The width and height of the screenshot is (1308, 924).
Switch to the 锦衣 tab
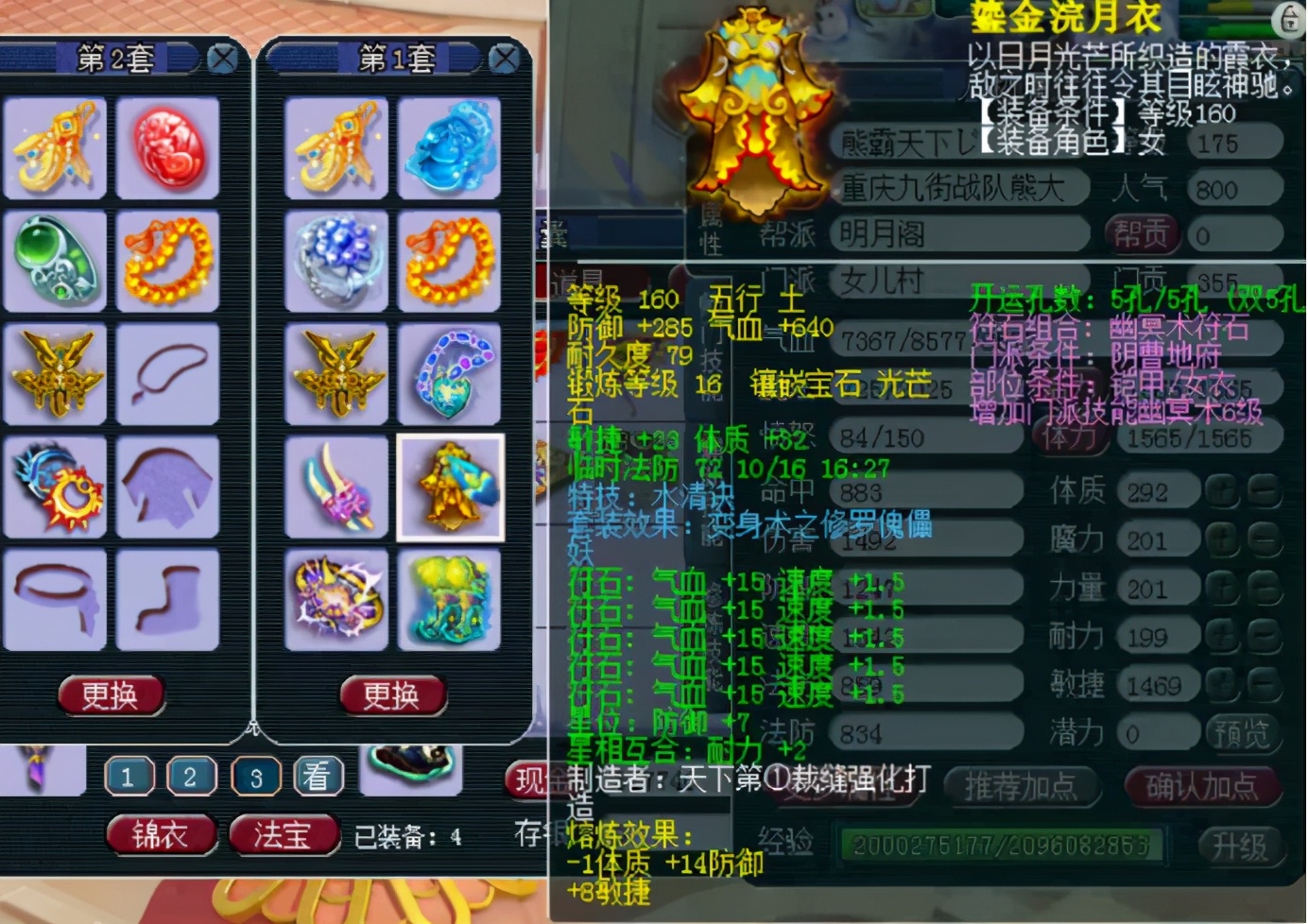[162, 835]
